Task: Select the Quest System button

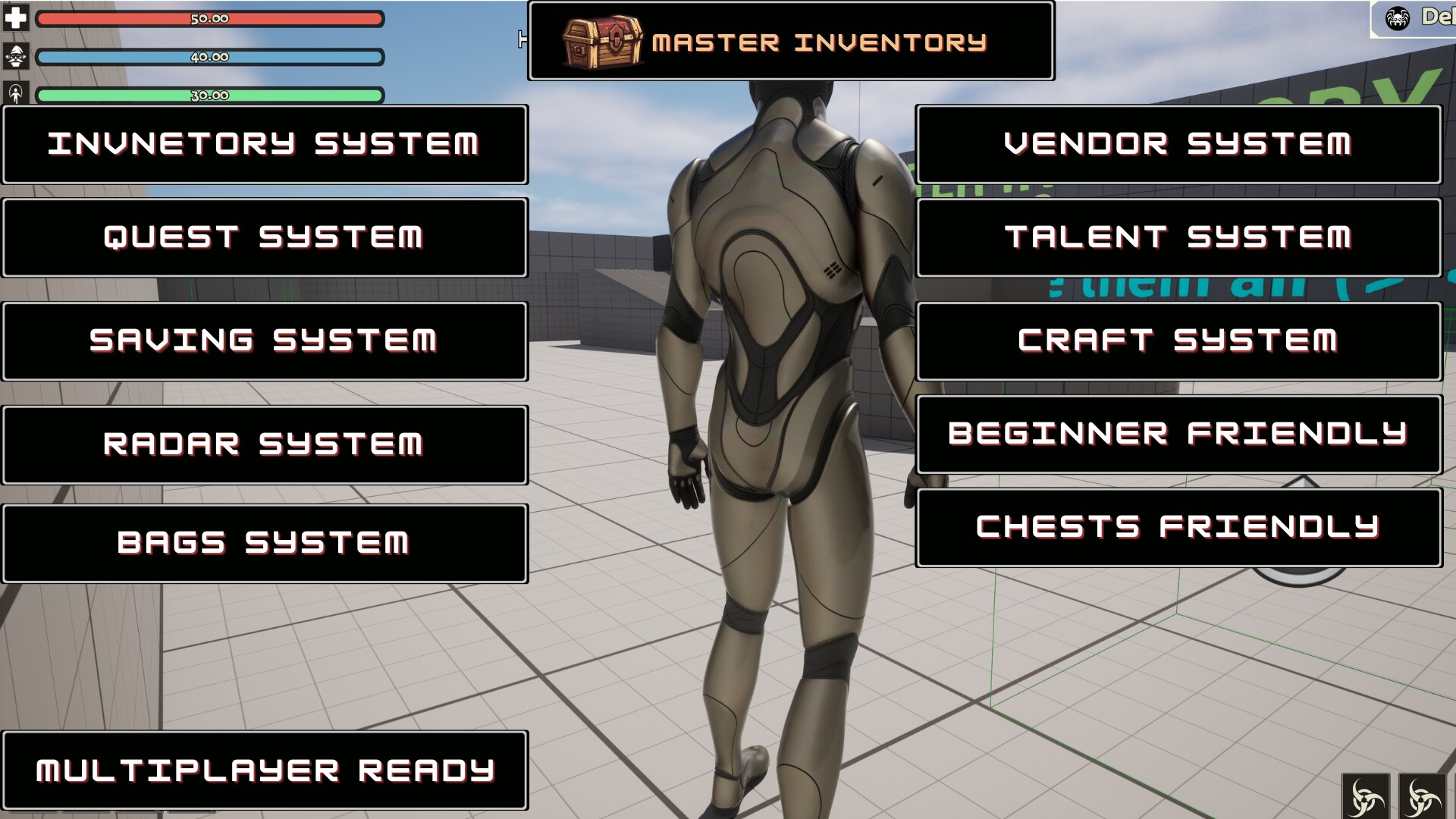Action: [265, 237]
